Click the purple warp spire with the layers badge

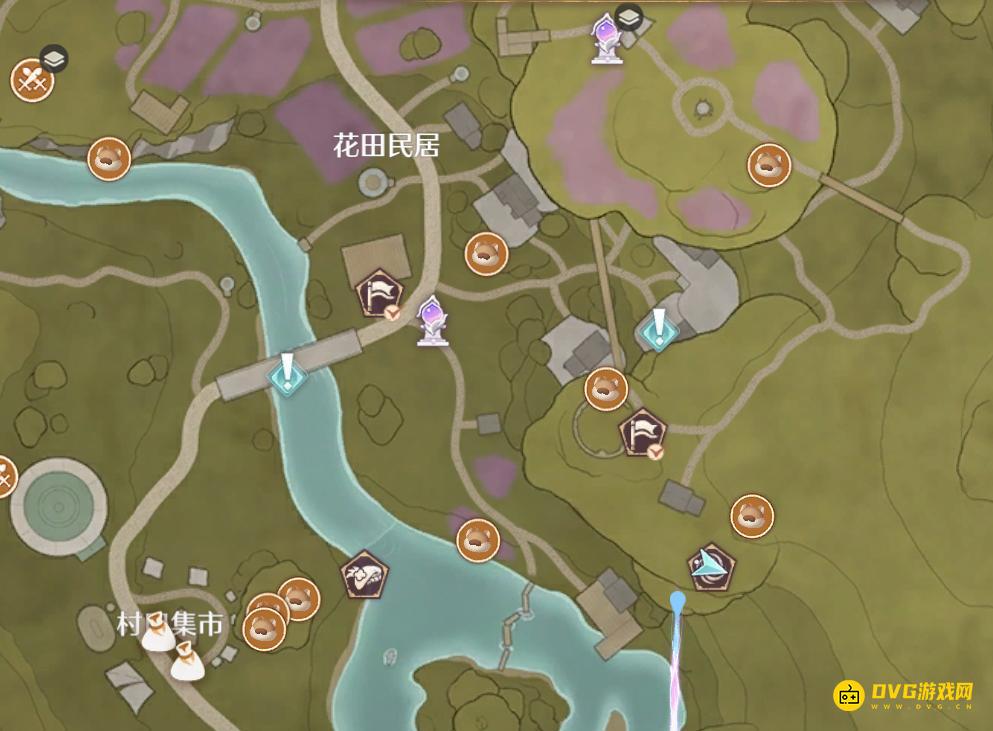603,38
